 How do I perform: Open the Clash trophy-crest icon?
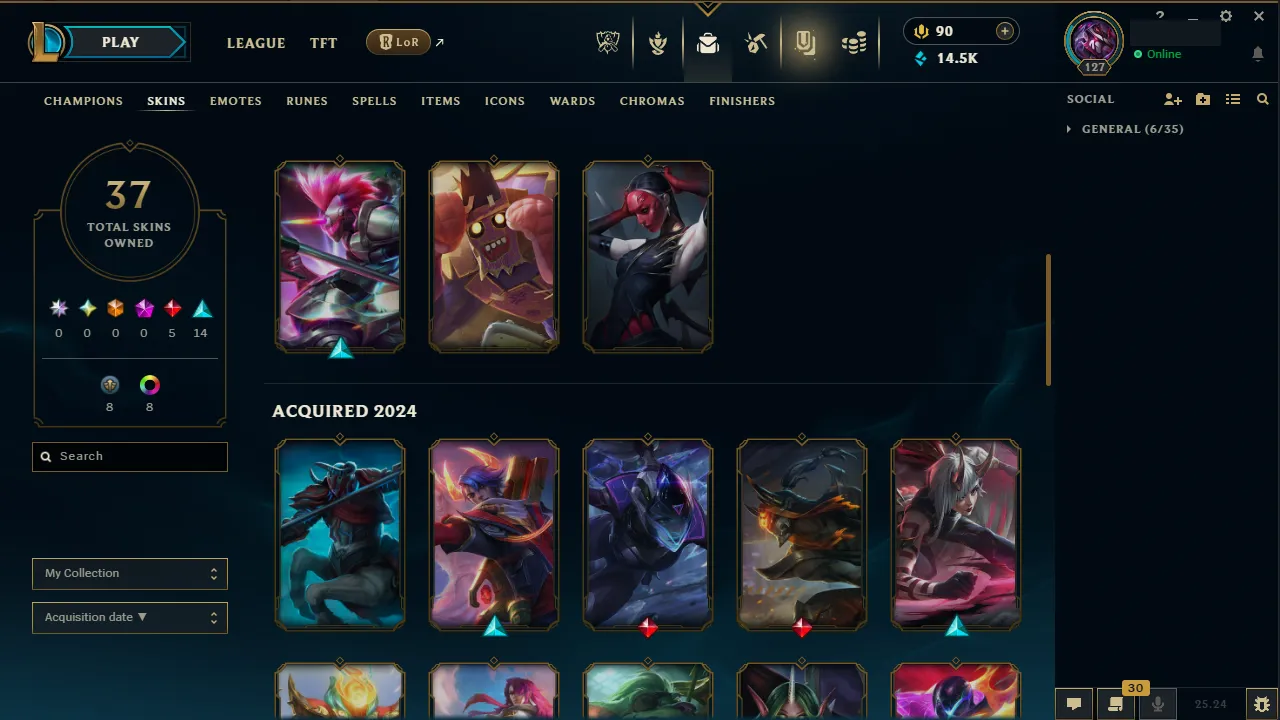point(658,42)
